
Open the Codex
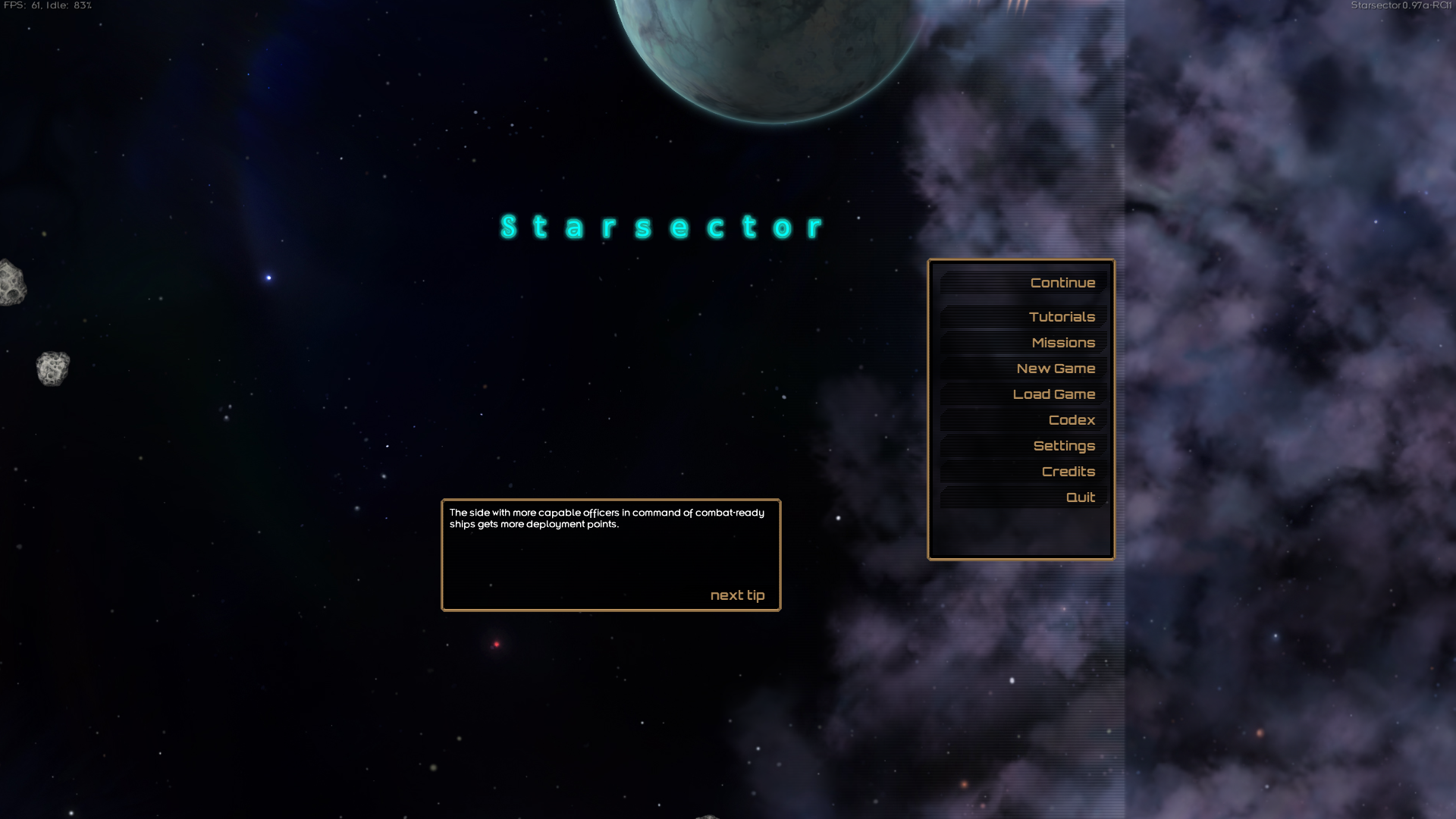click(1072, 420)
